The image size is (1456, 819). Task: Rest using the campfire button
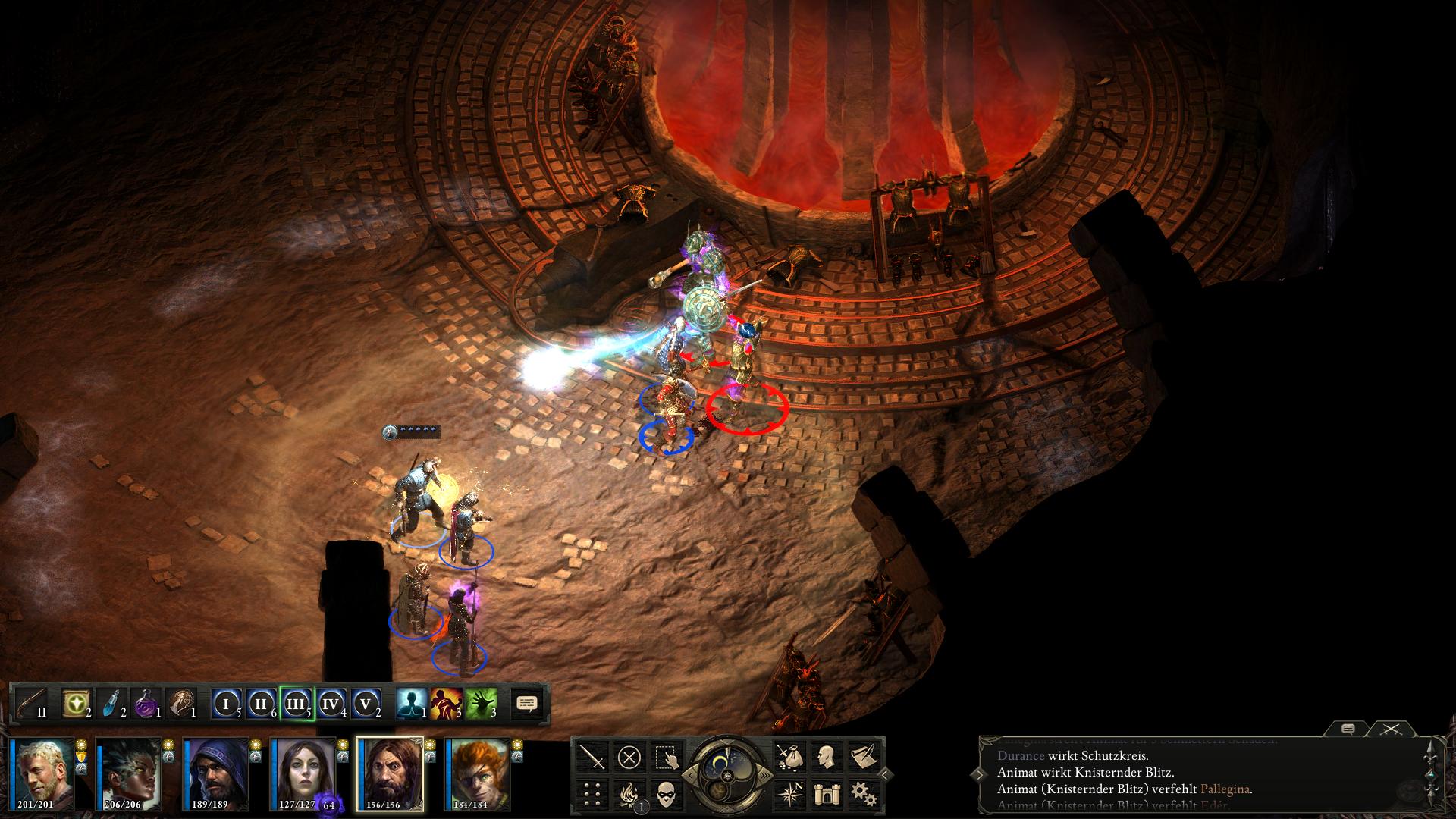(629, 793)
